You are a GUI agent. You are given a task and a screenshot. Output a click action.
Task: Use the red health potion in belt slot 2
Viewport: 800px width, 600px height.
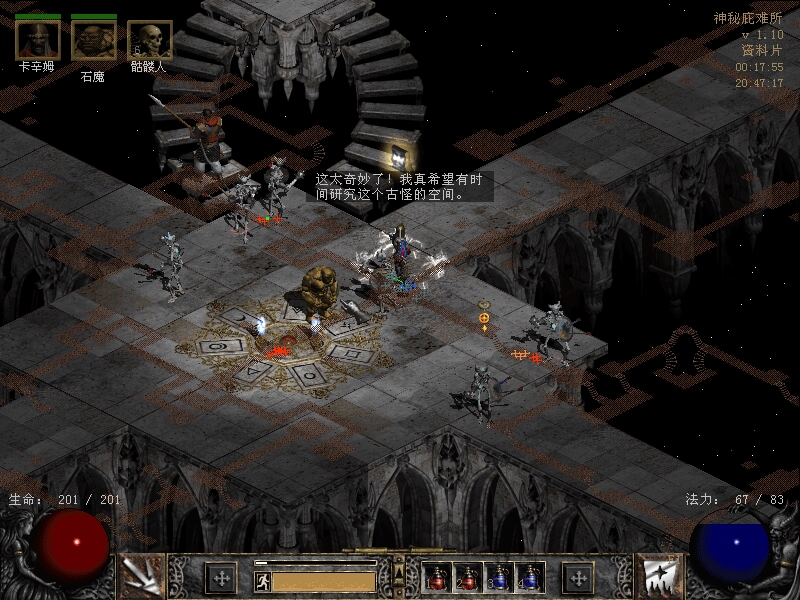click(468, 577)
